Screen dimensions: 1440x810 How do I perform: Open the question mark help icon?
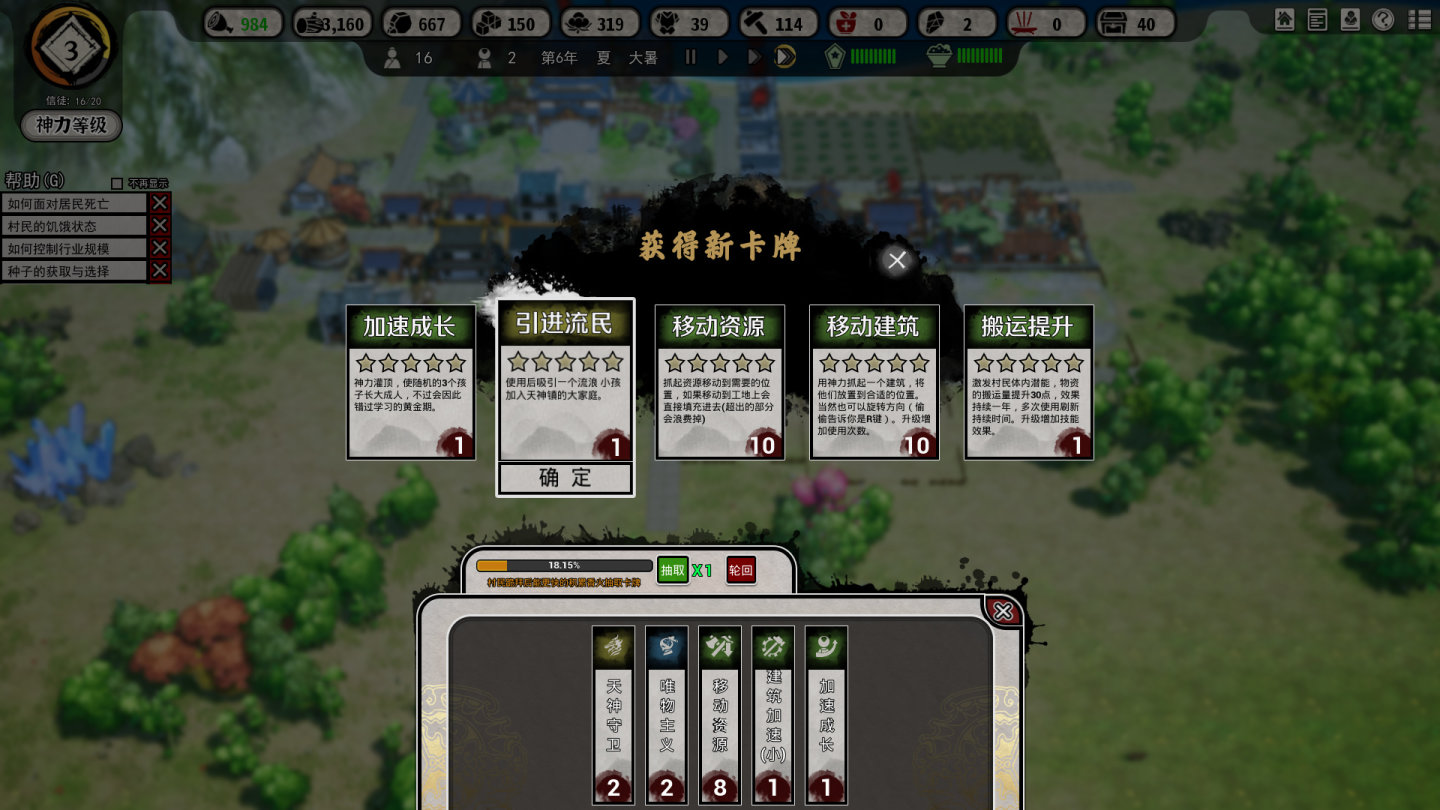pos(1383,19)
